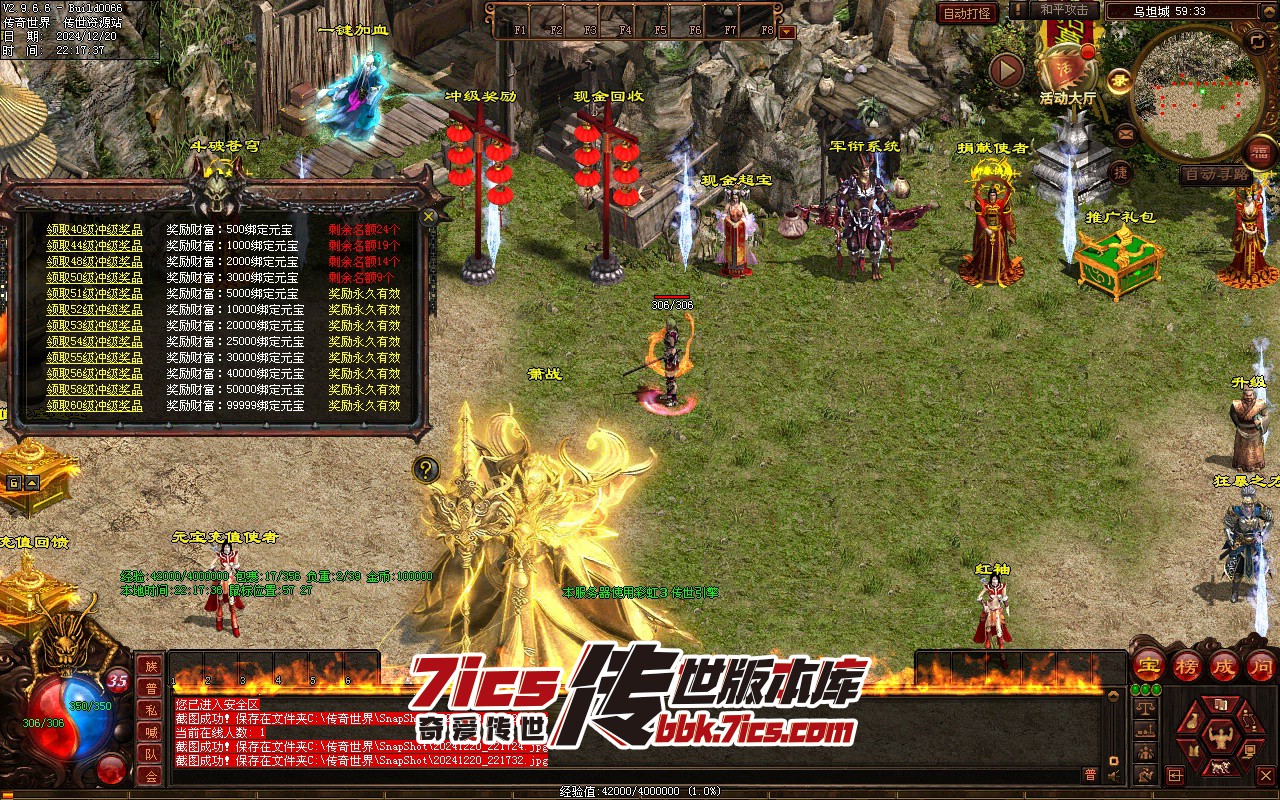
Task: Open the 榜 rankings button
Action: (x=1186, y=666)
